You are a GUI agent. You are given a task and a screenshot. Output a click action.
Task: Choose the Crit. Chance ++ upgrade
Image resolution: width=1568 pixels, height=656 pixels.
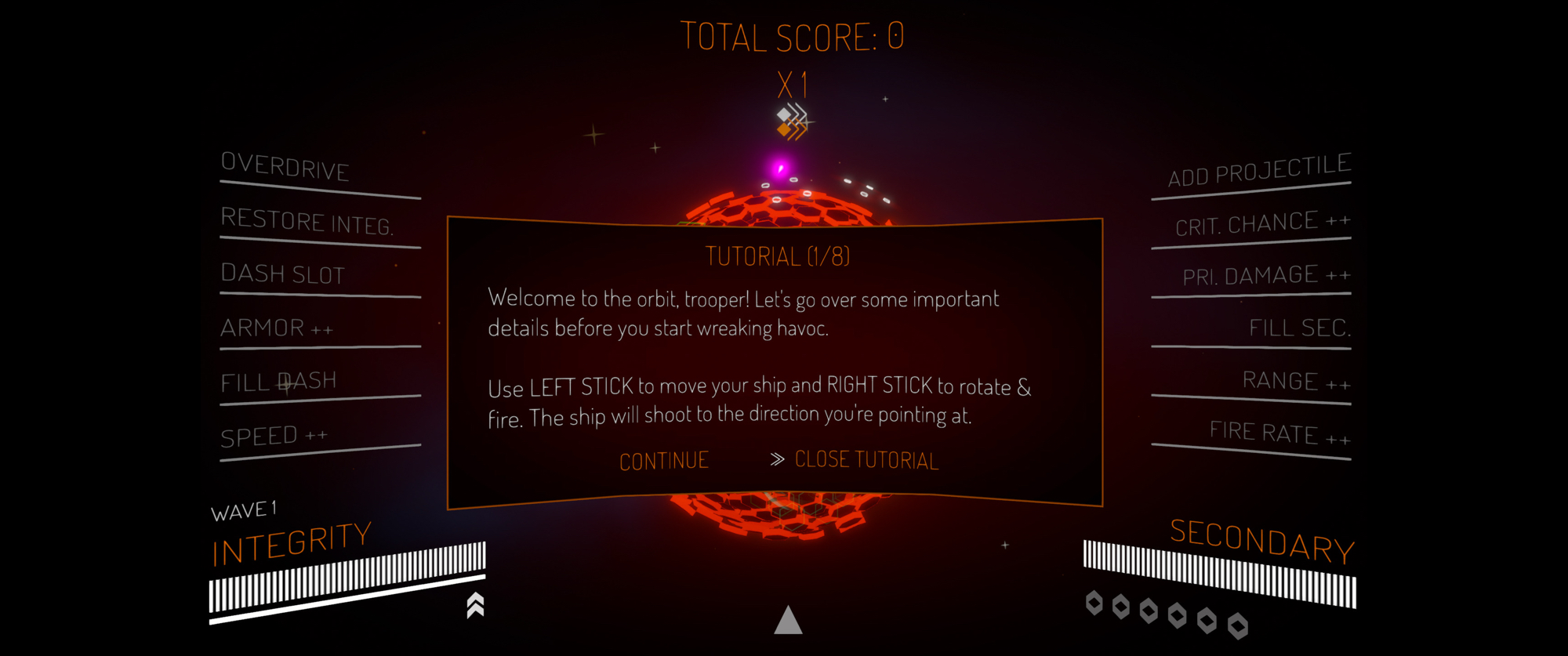click(1262, 225)
